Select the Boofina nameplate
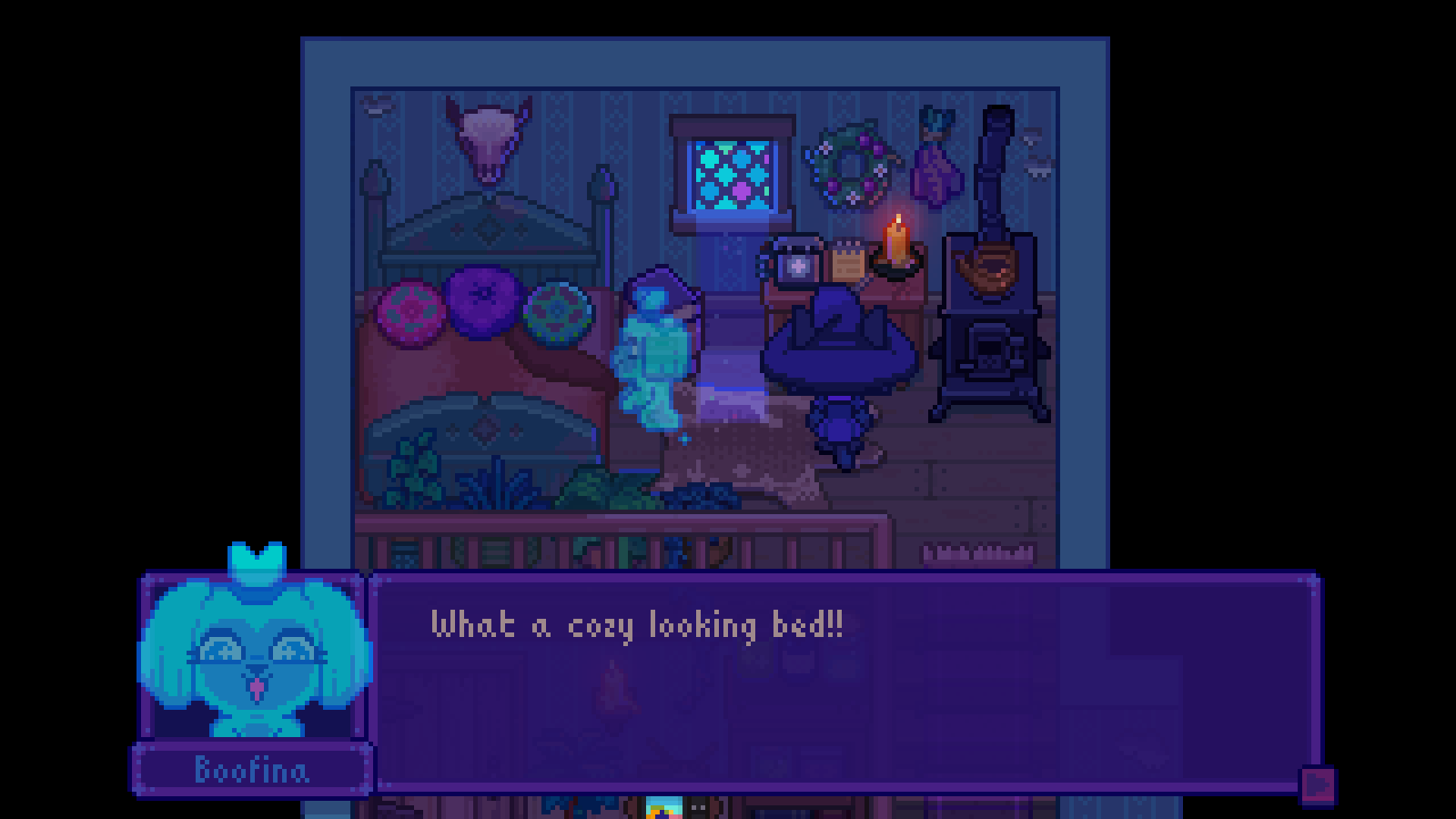Screen dimensions: 1456x819 (x=256, y=769)
